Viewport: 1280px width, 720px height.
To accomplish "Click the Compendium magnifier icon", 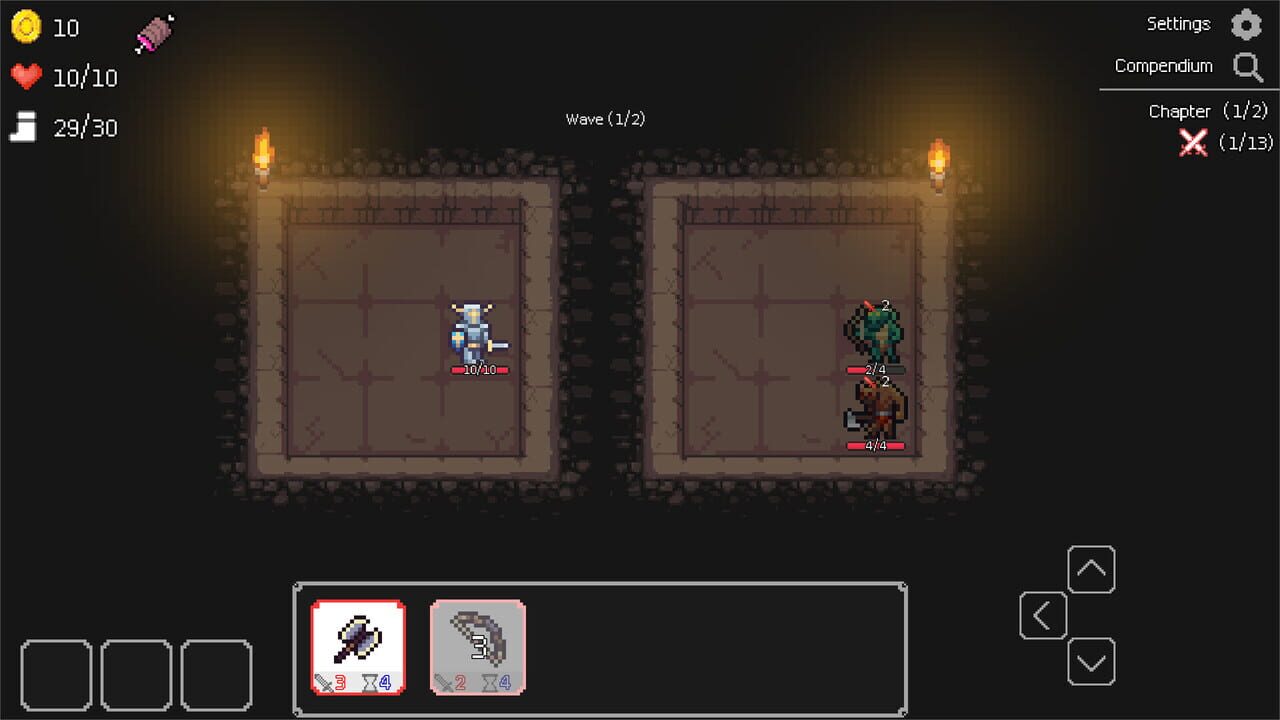I will (1247, 66).
